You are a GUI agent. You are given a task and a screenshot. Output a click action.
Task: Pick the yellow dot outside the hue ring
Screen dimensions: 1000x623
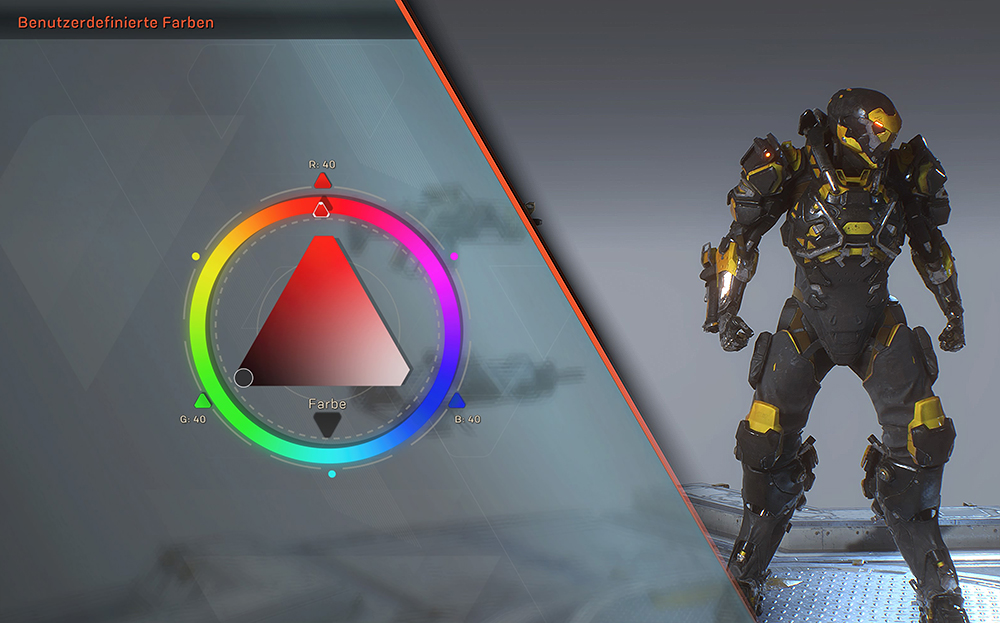[x=195, y=257]
